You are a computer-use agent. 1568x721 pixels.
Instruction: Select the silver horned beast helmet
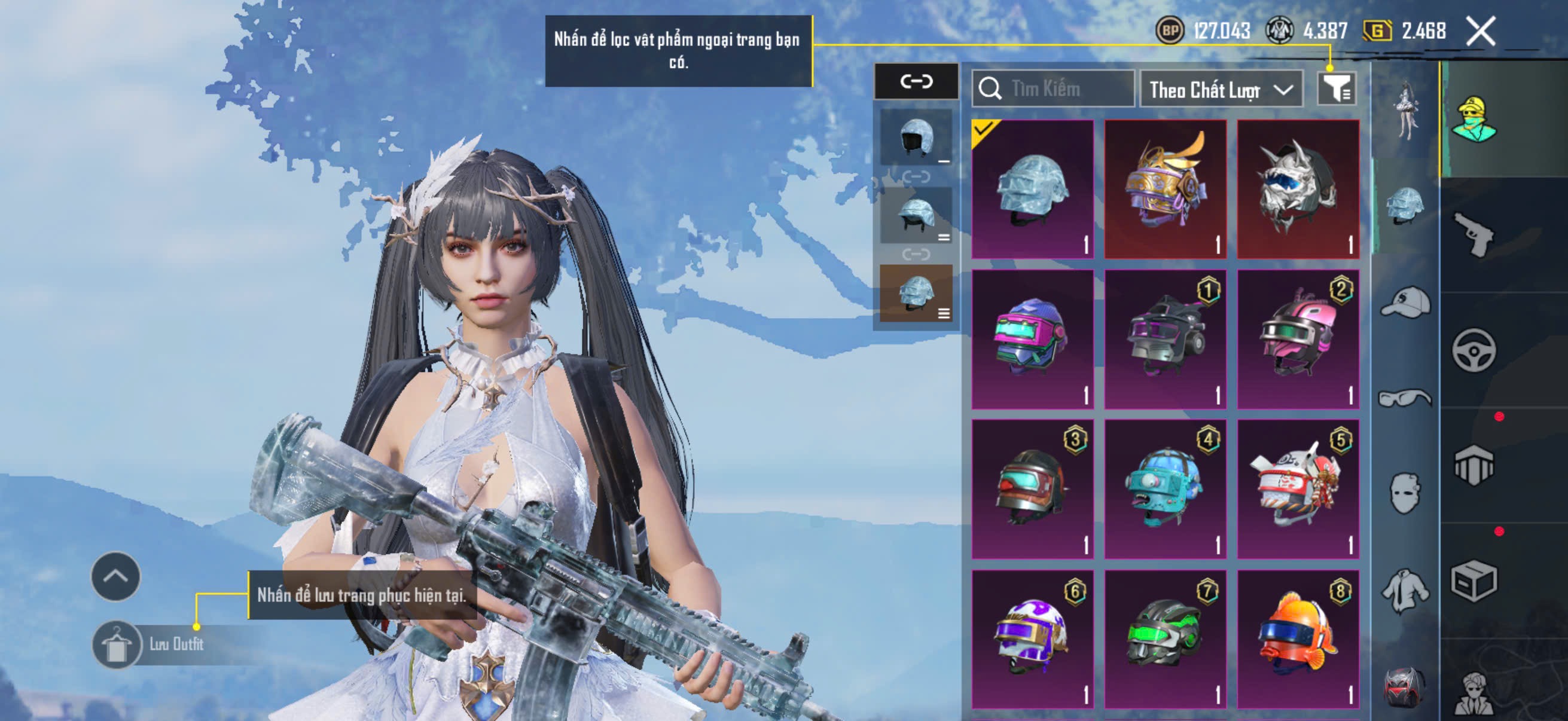[1298, 188]
